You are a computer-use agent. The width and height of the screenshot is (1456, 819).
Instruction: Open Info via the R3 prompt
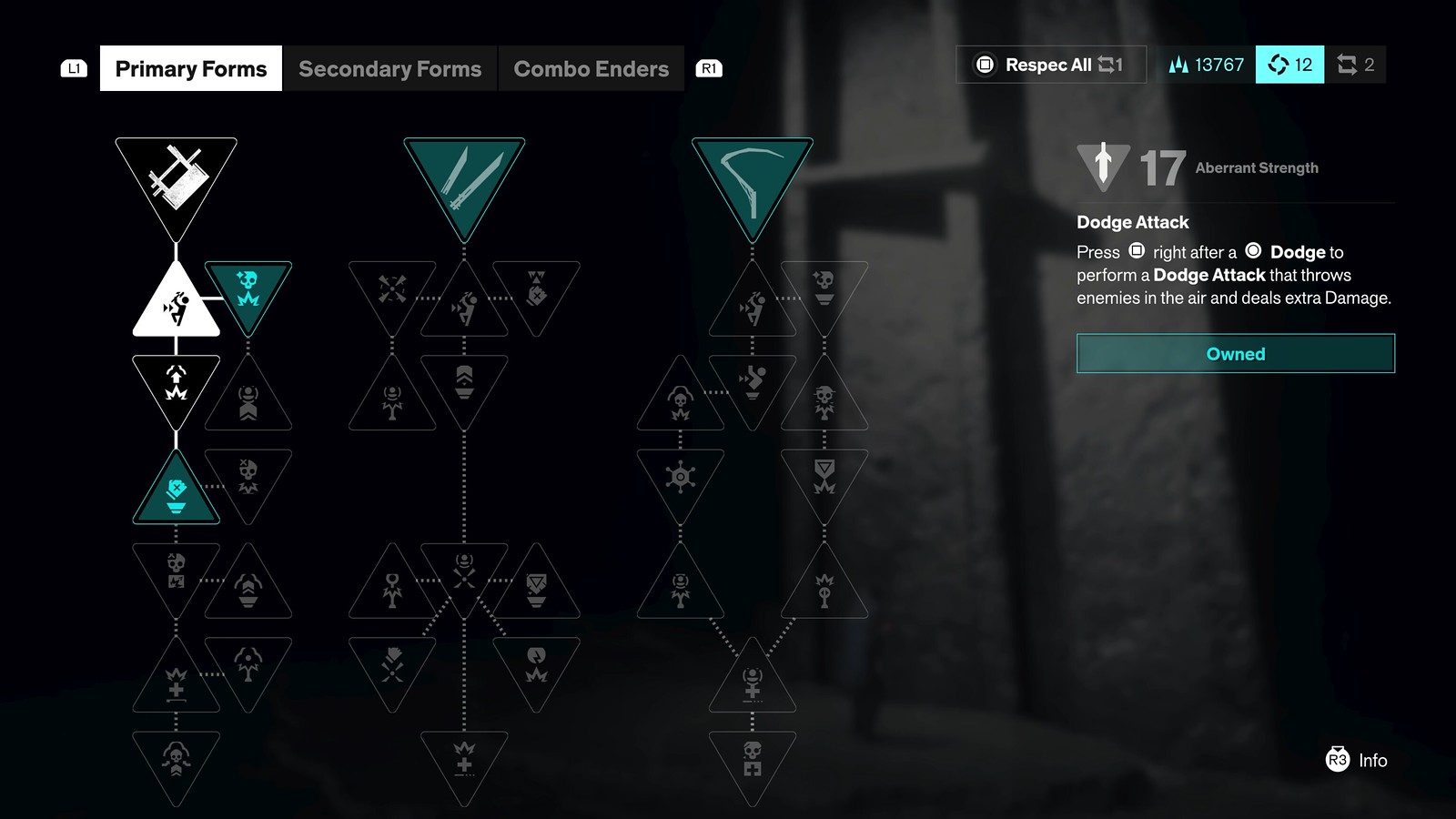[1356, 761]
